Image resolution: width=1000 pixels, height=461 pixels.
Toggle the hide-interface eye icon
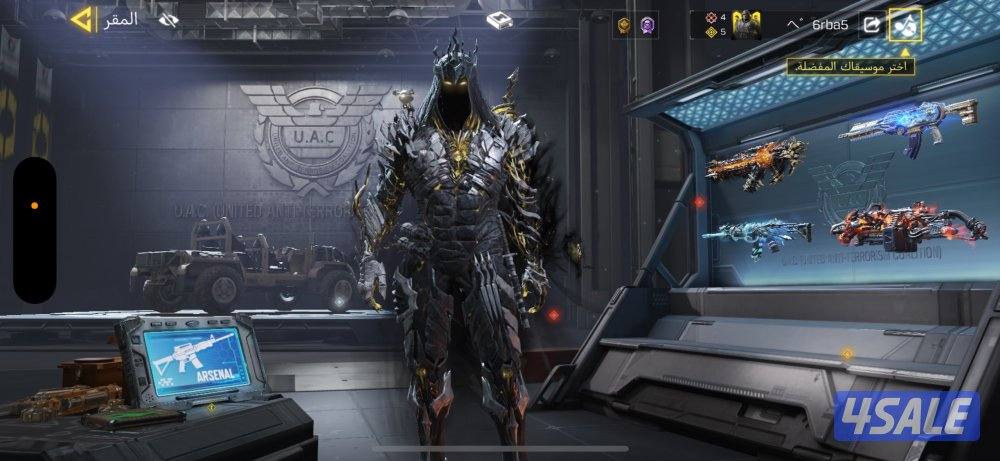(169, 19)
